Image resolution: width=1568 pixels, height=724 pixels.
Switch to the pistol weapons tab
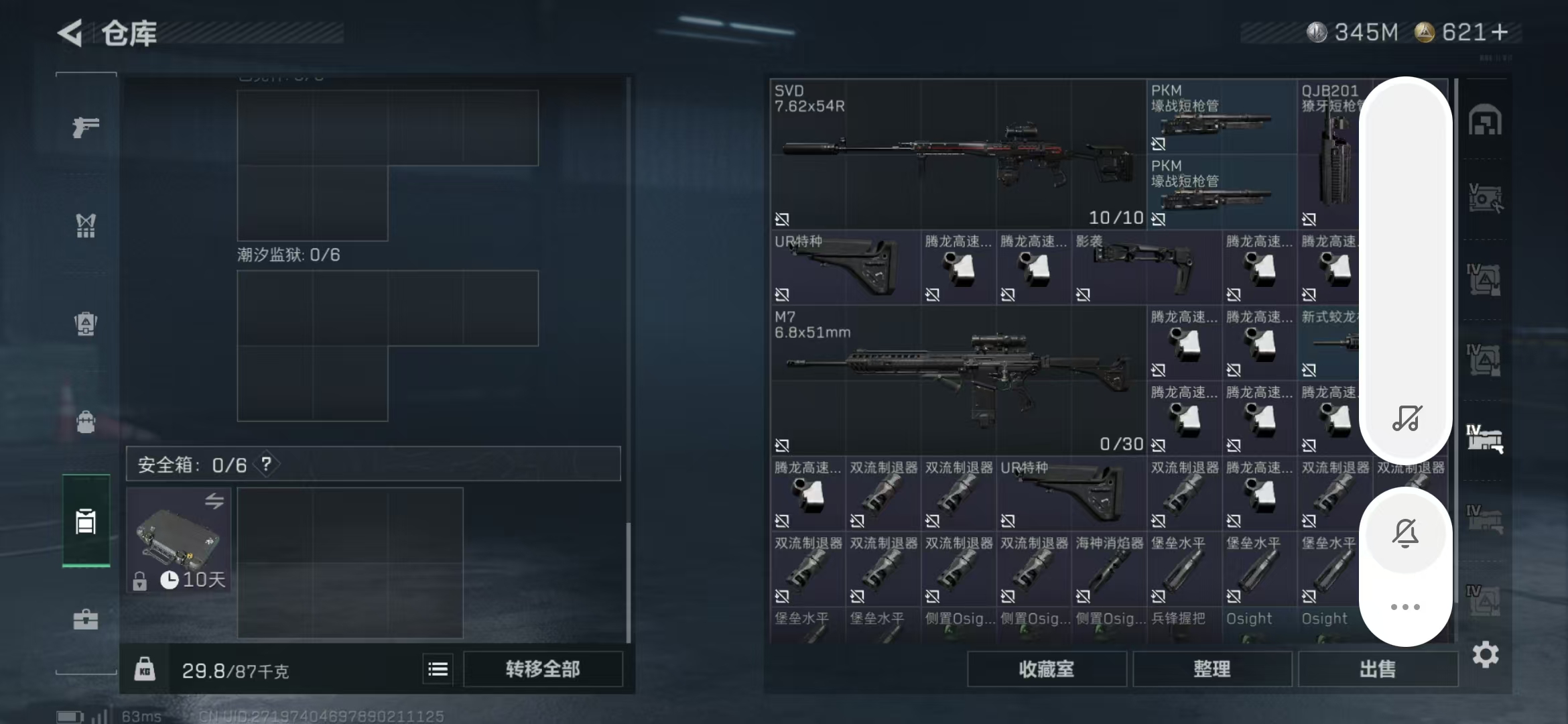coord(86,127)
